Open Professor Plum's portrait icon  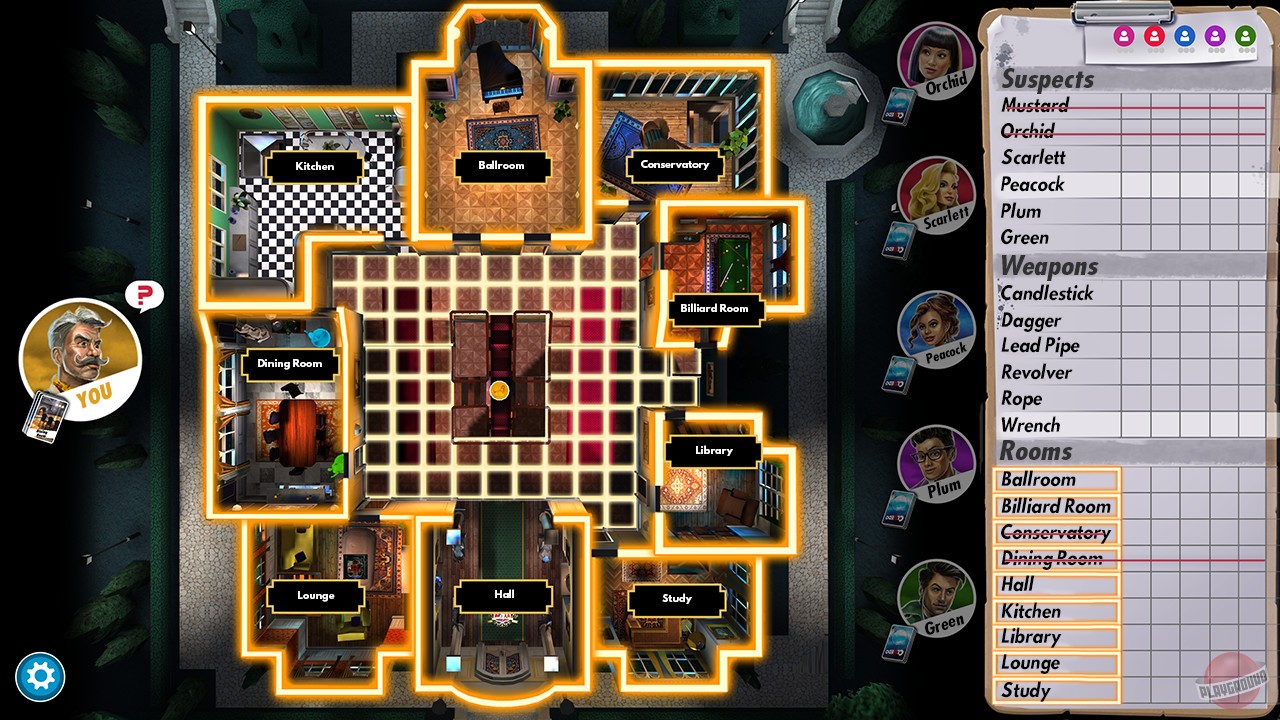[937, 467]
